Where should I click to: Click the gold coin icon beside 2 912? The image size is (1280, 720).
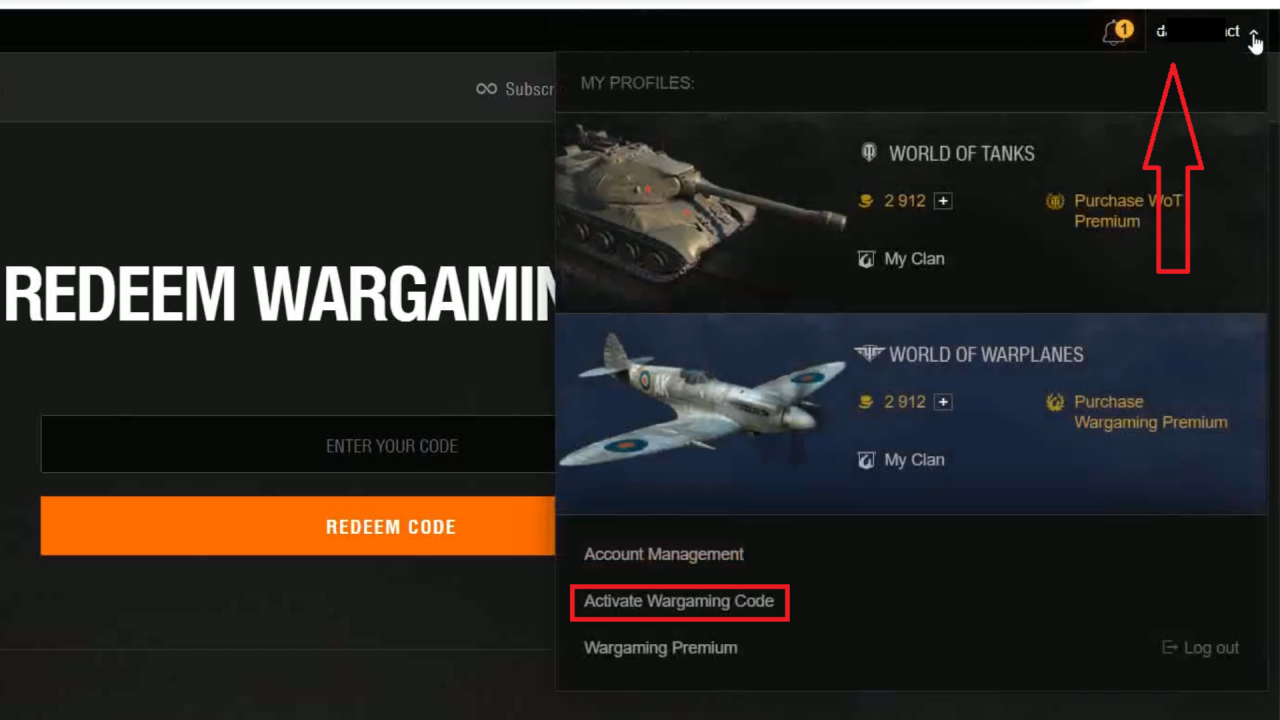coord(865,200)
